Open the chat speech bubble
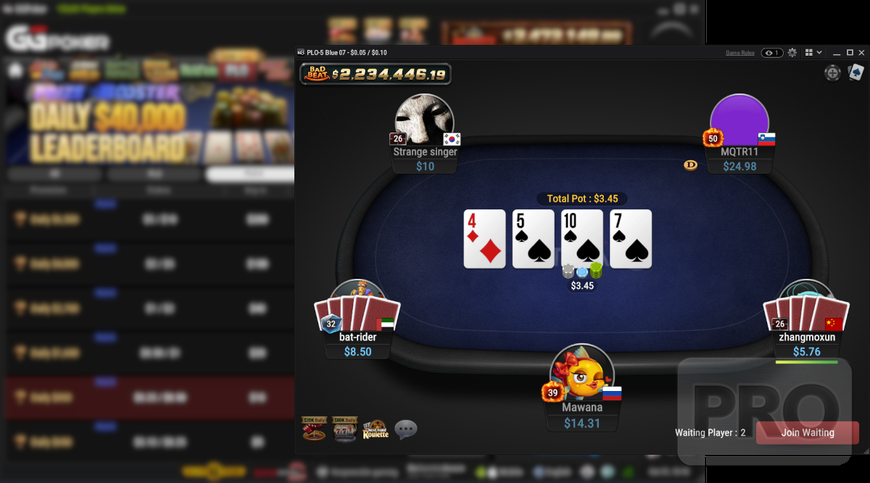Image resolution: width=870 pixels, height=483 pixels. (405, 429)
